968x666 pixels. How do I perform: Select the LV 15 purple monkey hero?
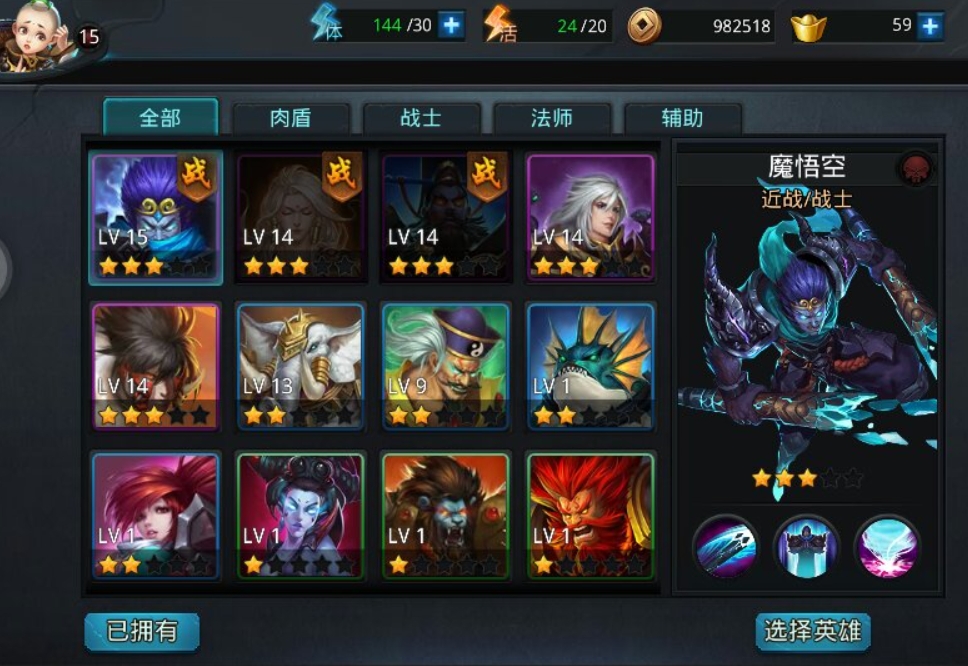click(156, 218)
